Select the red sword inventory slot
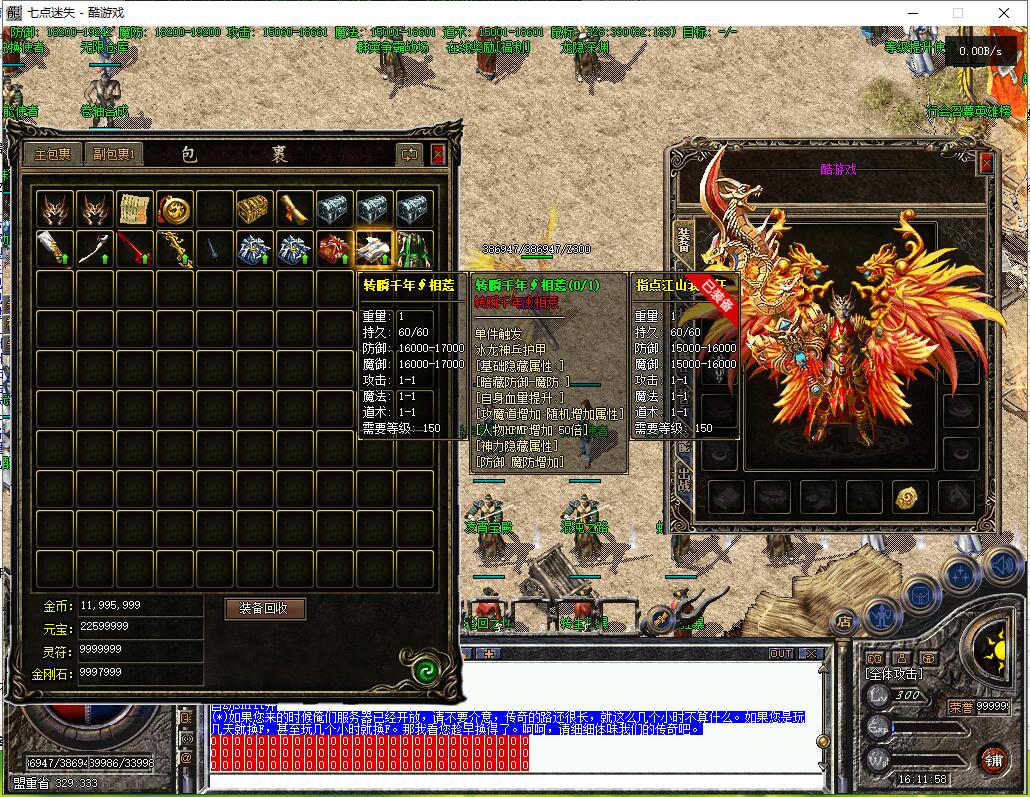The width and height of the screenshot is (1030, 797). click(134, 248)
